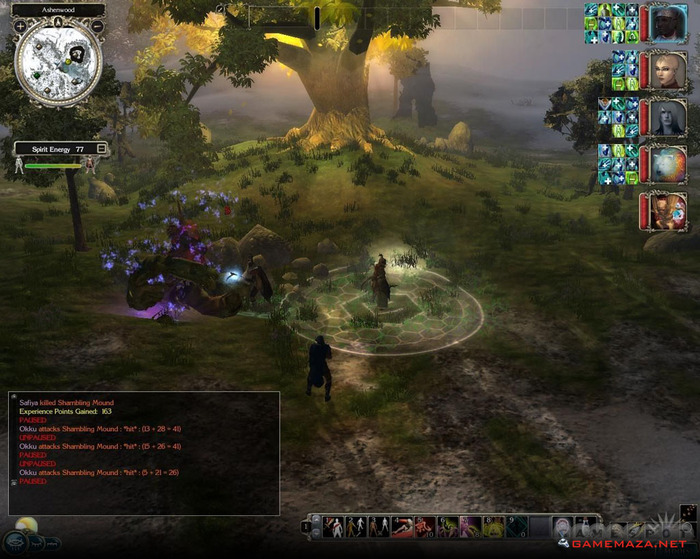Select the blonde woman companion portrait
Image resolution: width=700 pixels, height=559 pixels.
pos(666,69)
